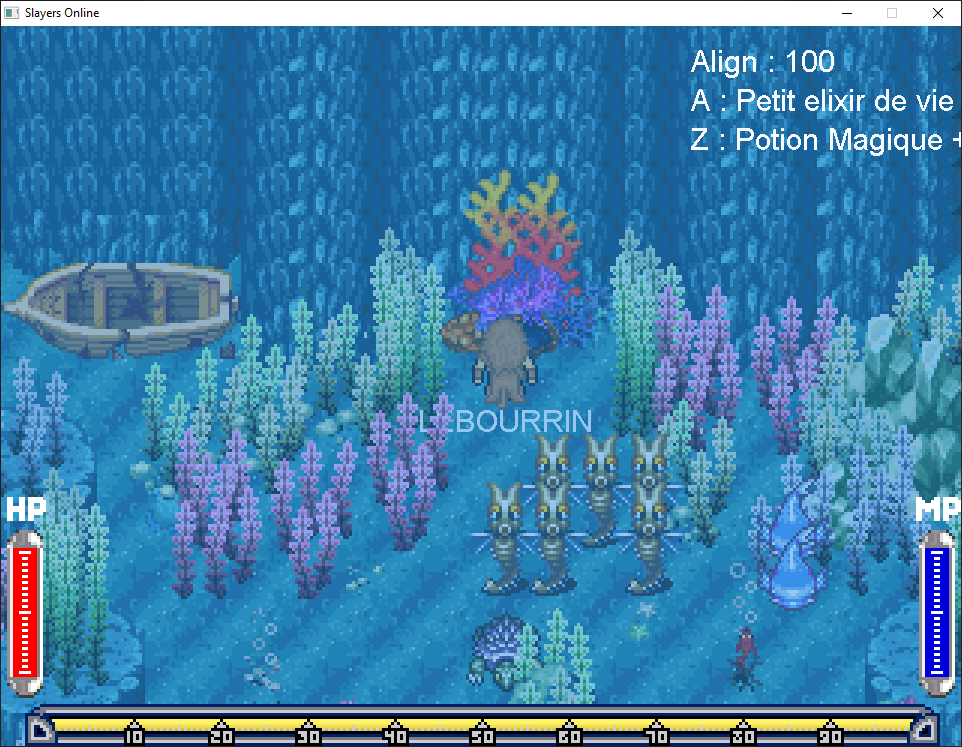Minimize the Slayers Online window
The height and width of the screenshot is (747, 962).
pyautogui.click(x=846, y=13)
